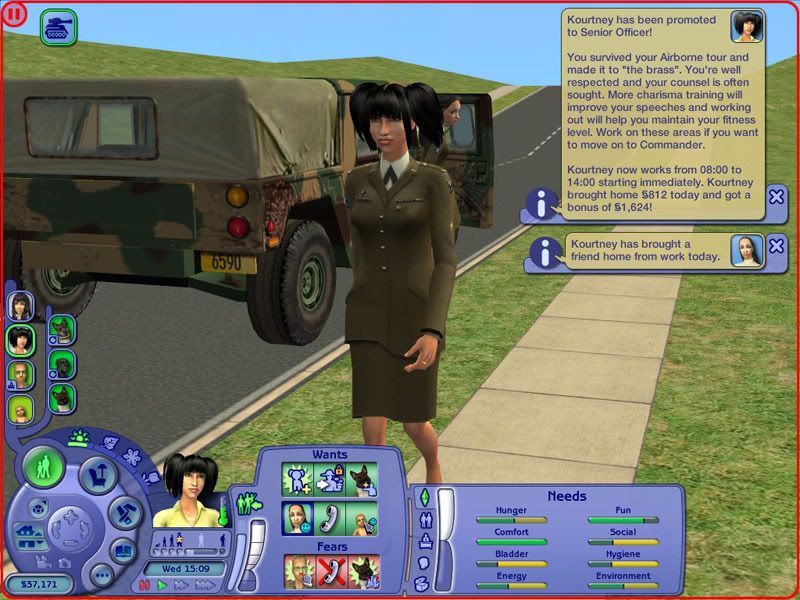Open the military career tank icon

tap(58, 27)
